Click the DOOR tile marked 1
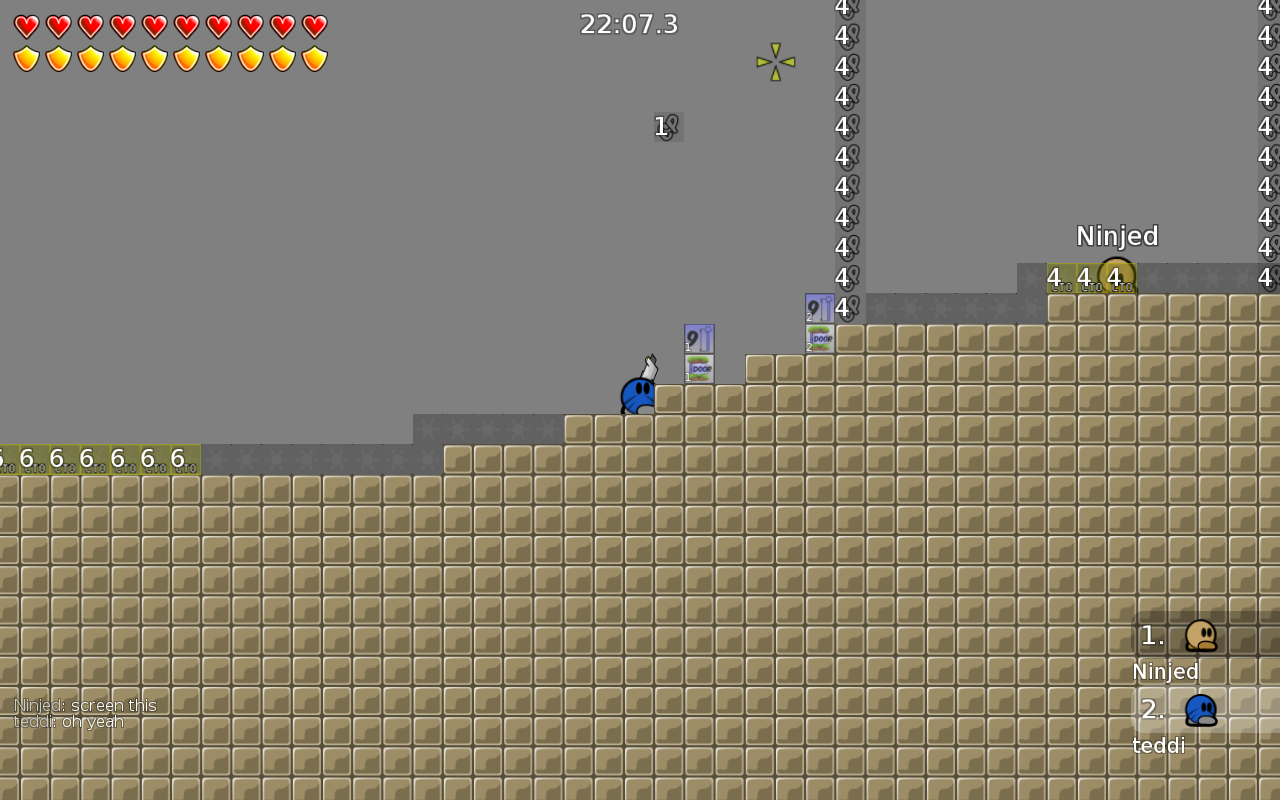This screenshot has height=800, width=1280. (697, 370)
